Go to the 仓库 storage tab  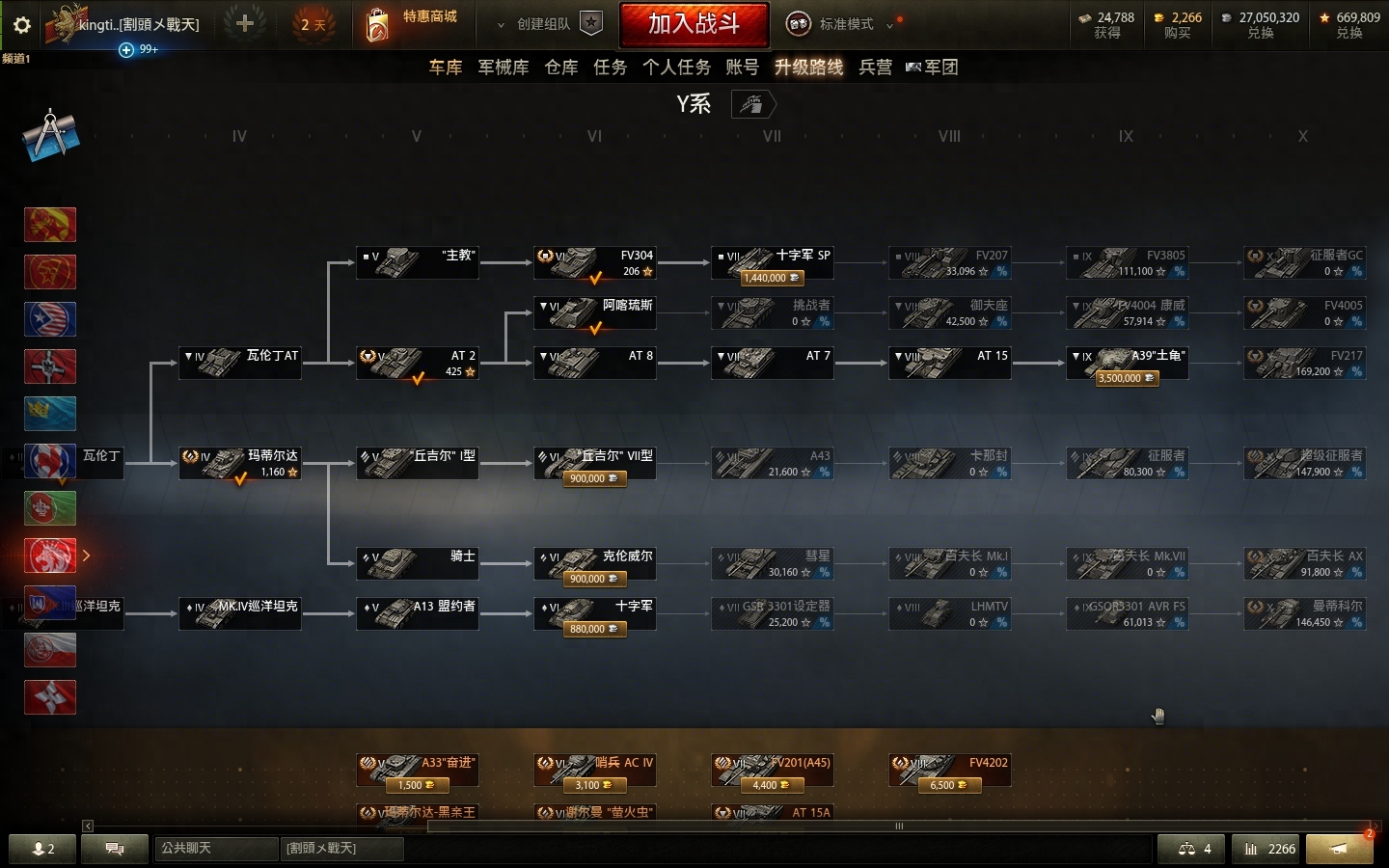pos(561,67)
